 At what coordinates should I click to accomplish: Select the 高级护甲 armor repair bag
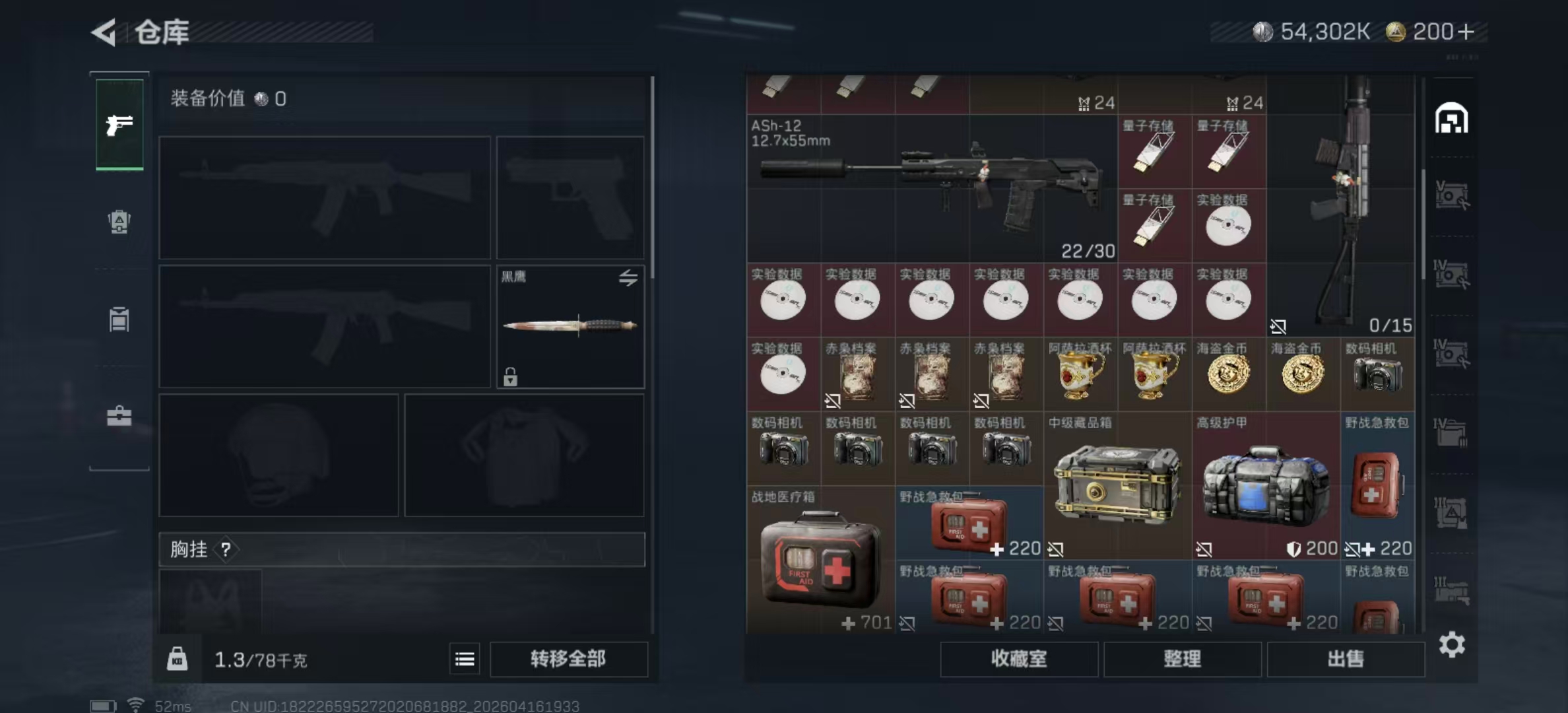tap(1266, 487)
